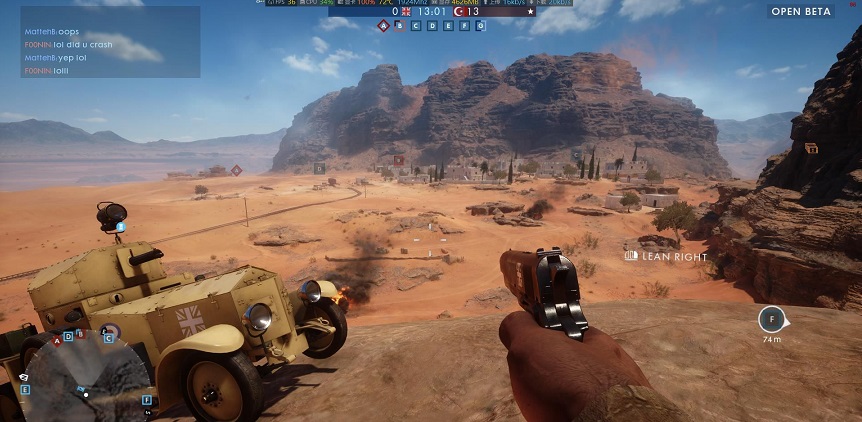Screen dimensions: 862x422
Task: Select objective F flag in top bar
Action: (x=464, y=25)
